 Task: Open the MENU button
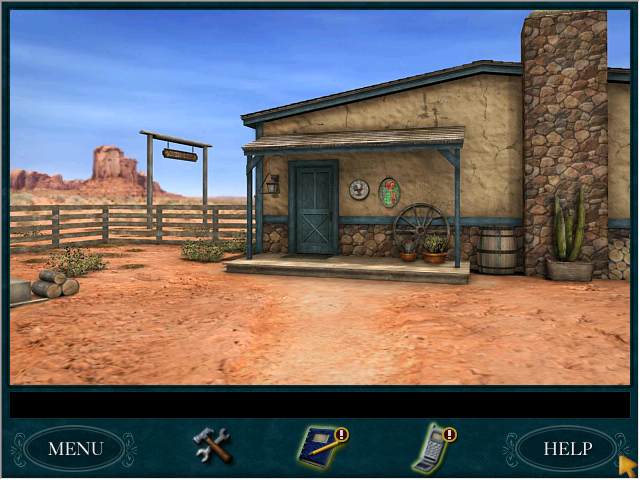tap(74, 449)
